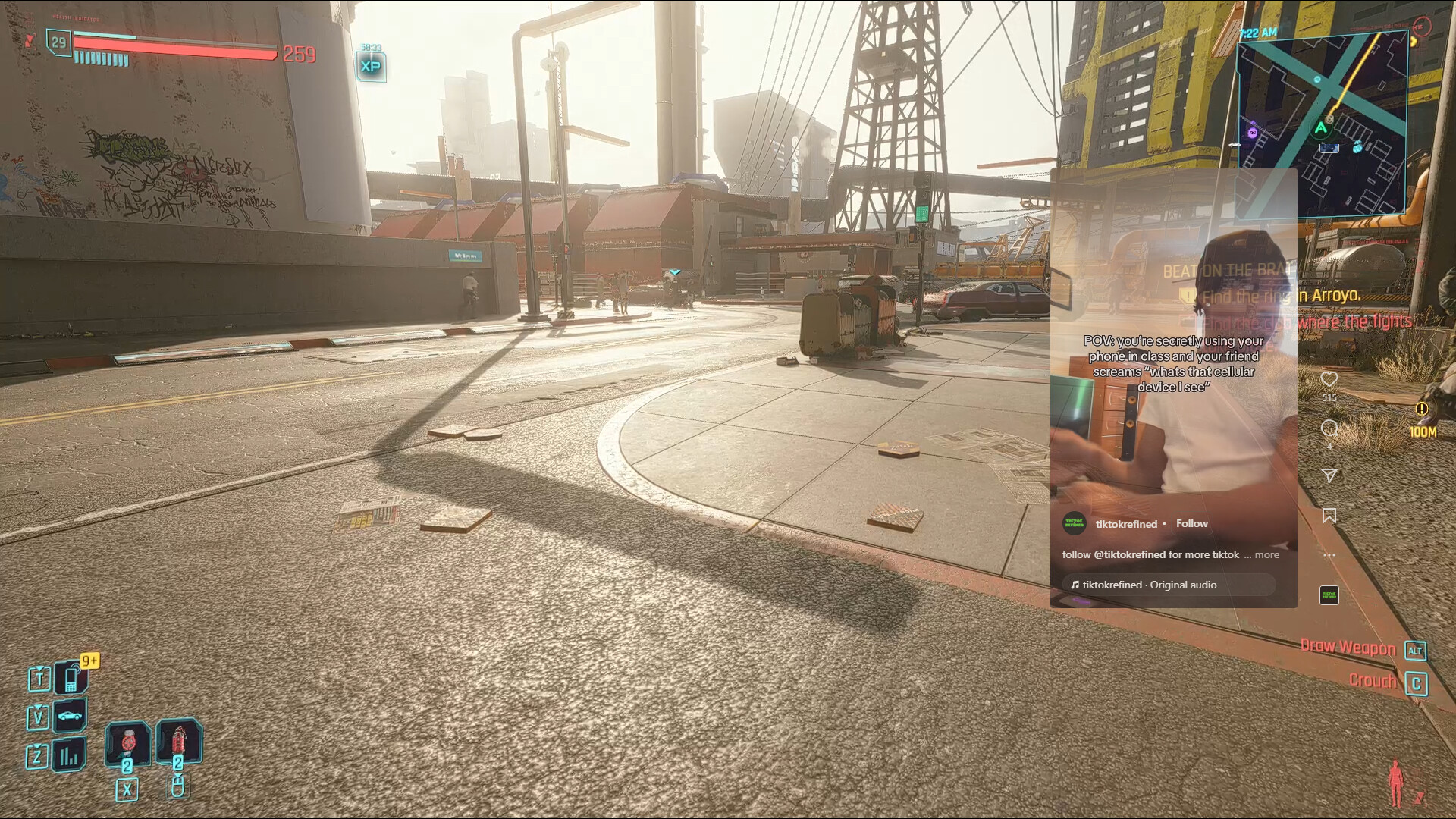Image resolution: width=1456 pixels, height=819 pixels.
Task: Select the Health Booster consumable in the X slot
Action: (x=128, y=743)
